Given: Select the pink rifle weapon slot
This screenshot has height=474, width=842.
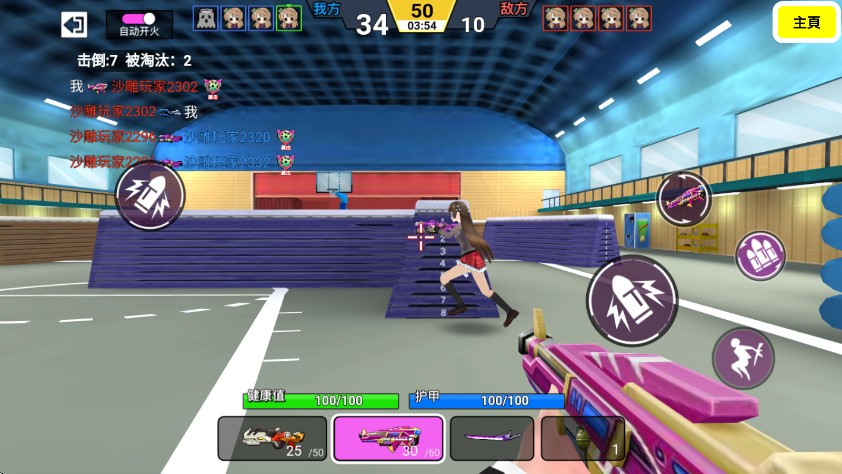Looking at the screenshot, I should (x=389, y=438).
